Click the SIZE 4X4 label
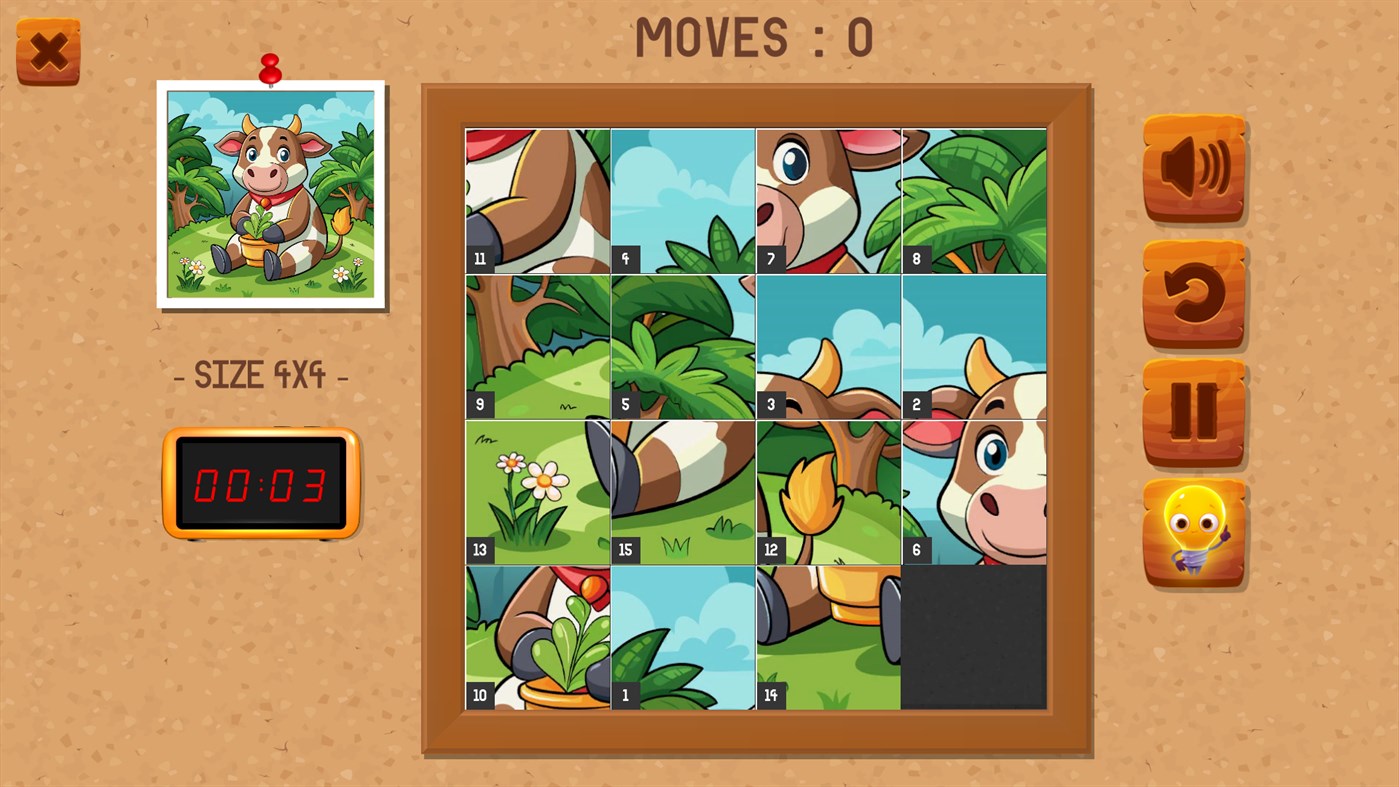Image resolution: width=1399 pixels, height=787 pixels. pos(260,375)
